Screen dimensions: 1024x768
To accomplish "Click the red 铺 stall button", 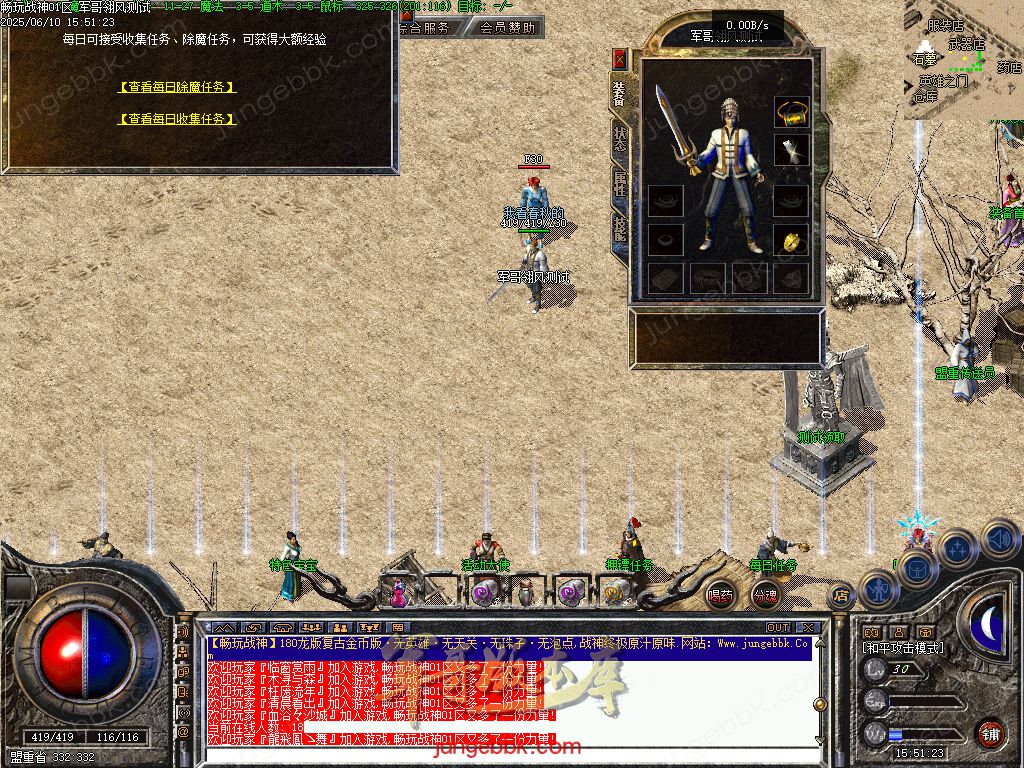I will point(990,733).
